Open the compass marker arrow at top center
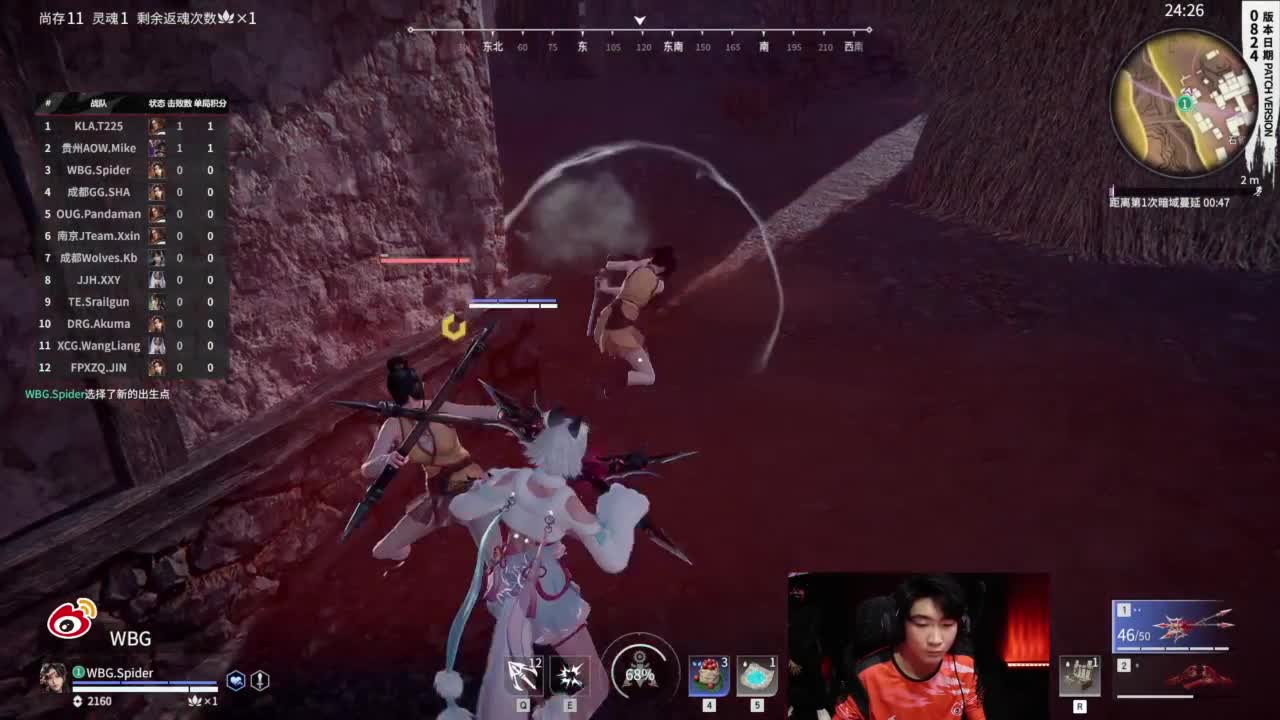1280x720 pixels. (x=639, y=20)
